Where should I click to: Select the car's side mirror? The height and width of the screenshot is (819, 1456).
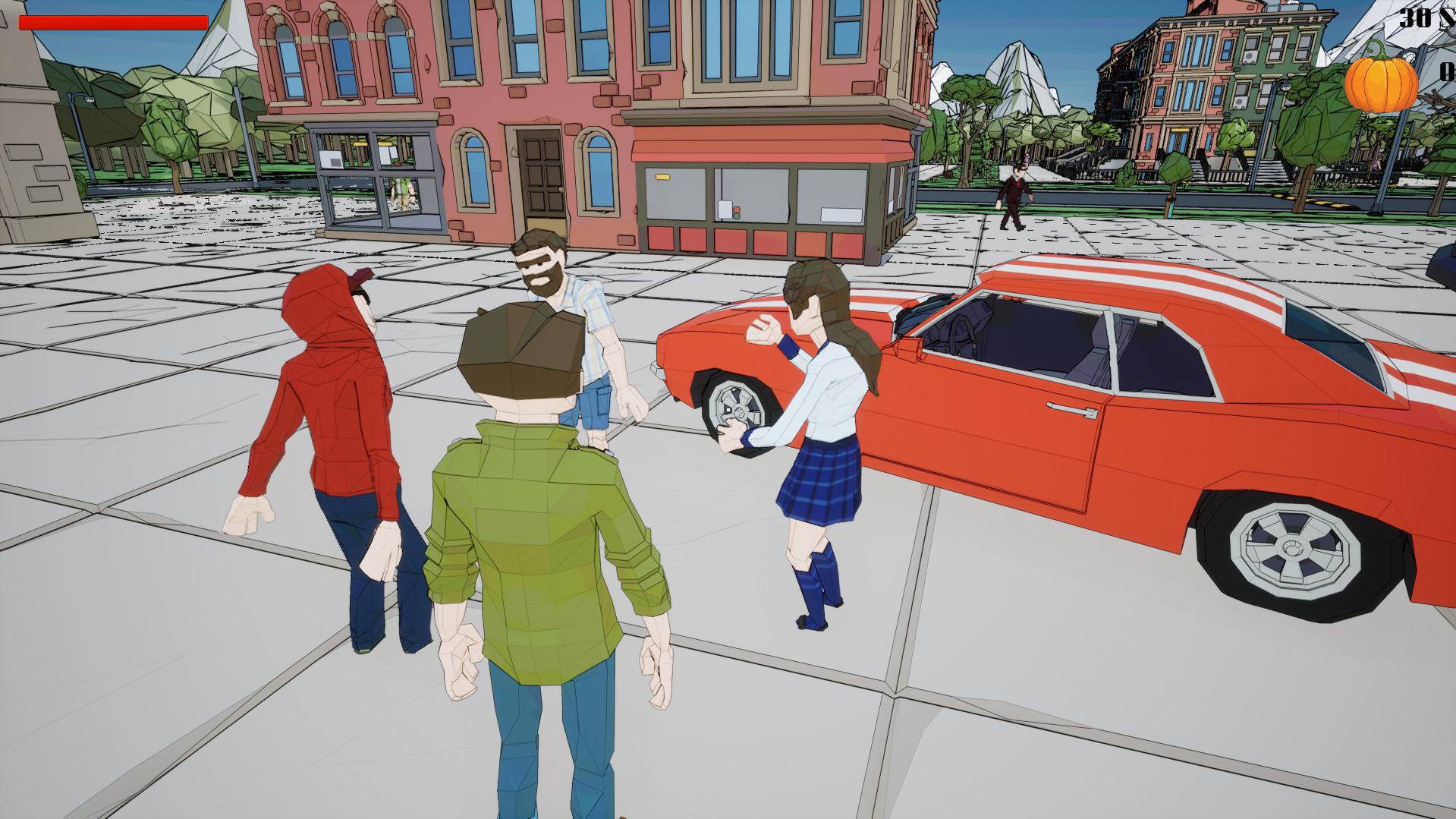click(x=909, y=348)
